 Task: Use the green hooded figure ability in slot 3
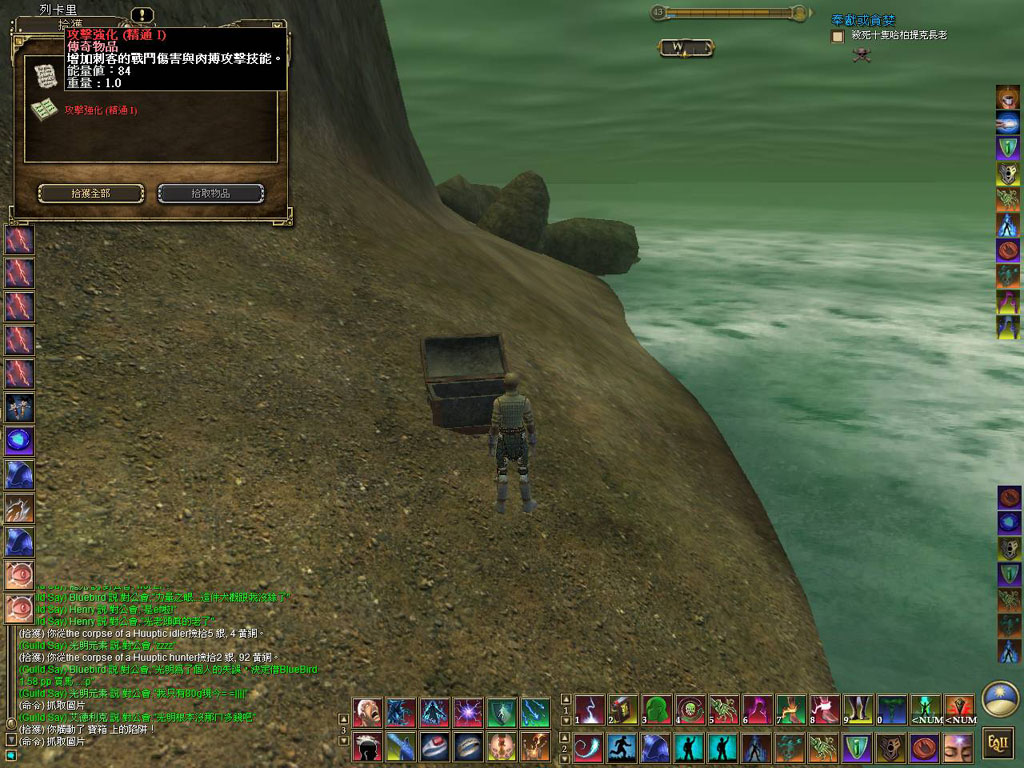pyautogui.click(x=657, y=711)
